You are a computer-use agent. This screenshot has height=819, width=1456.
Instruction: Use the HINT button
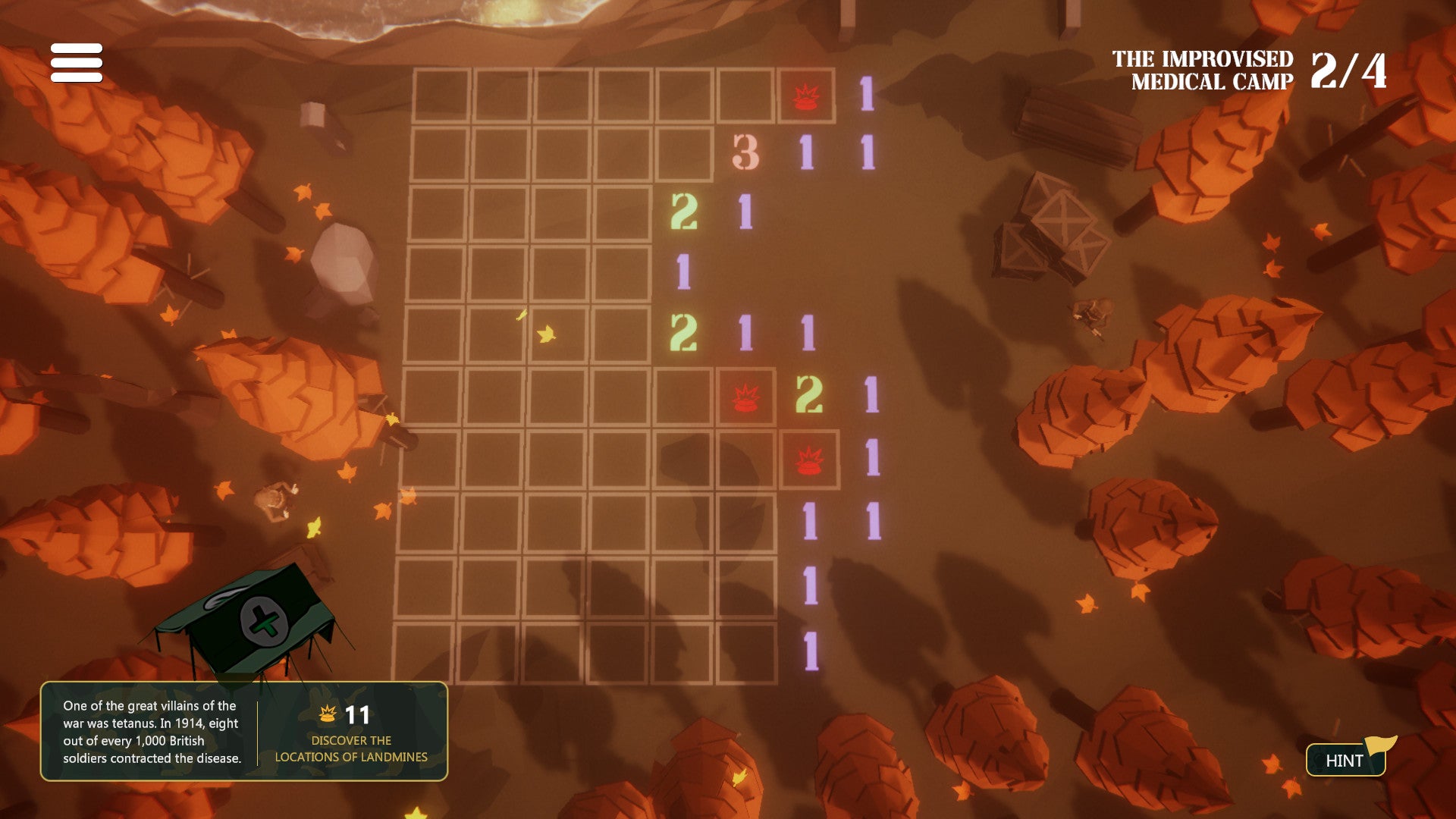1345,760
